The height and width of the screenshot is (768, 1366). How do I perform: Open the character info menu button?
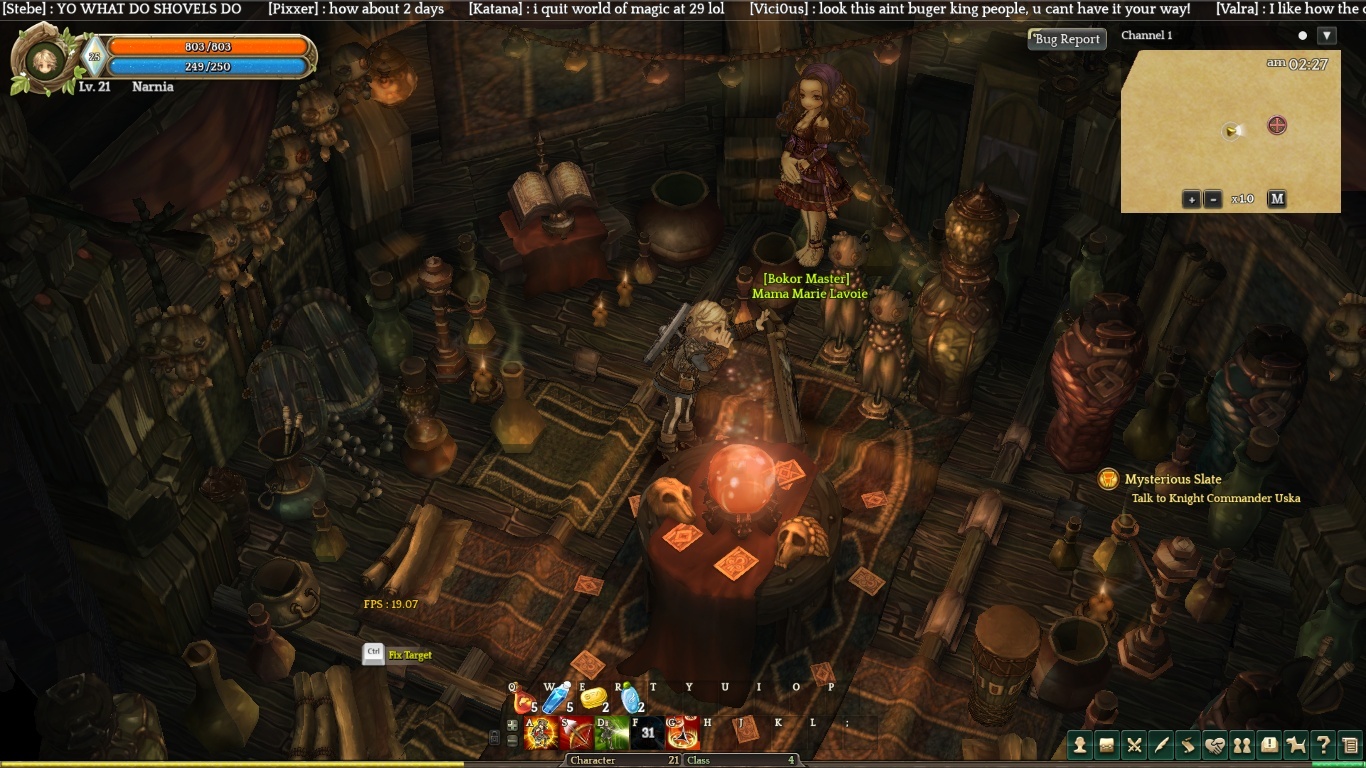1080,745
